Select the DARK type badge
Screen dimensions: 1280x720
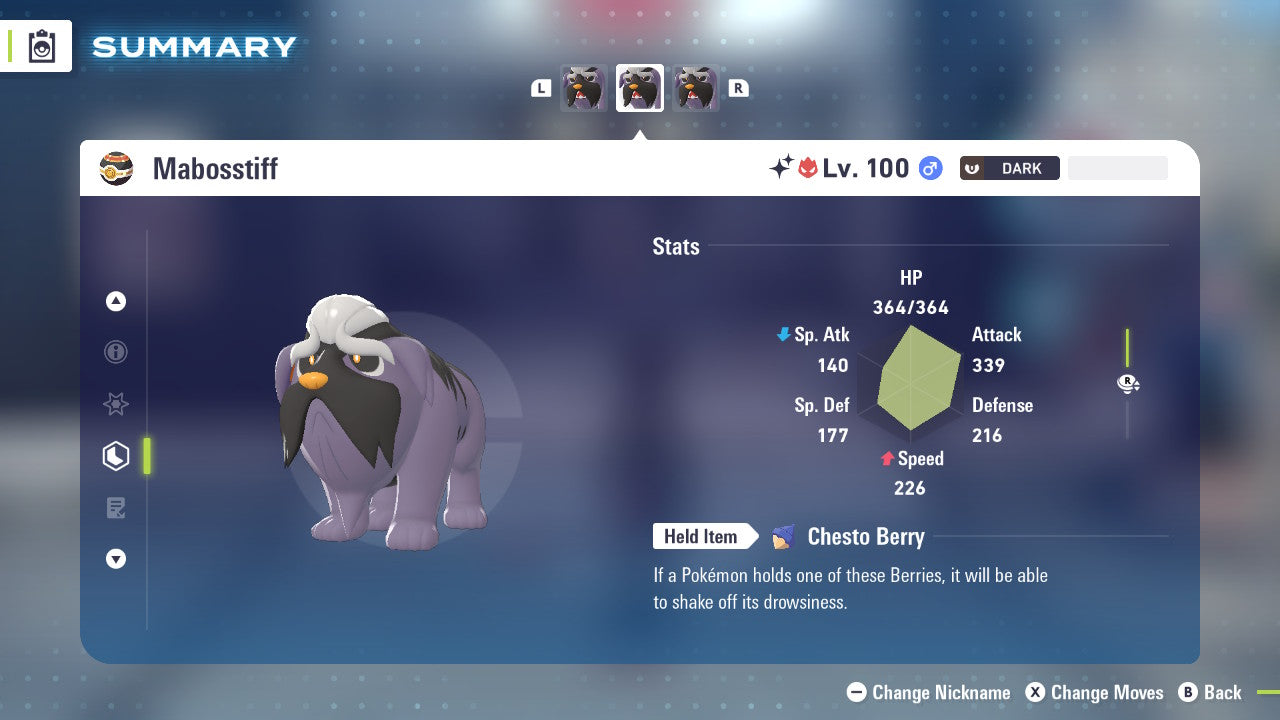point(1009,168)
